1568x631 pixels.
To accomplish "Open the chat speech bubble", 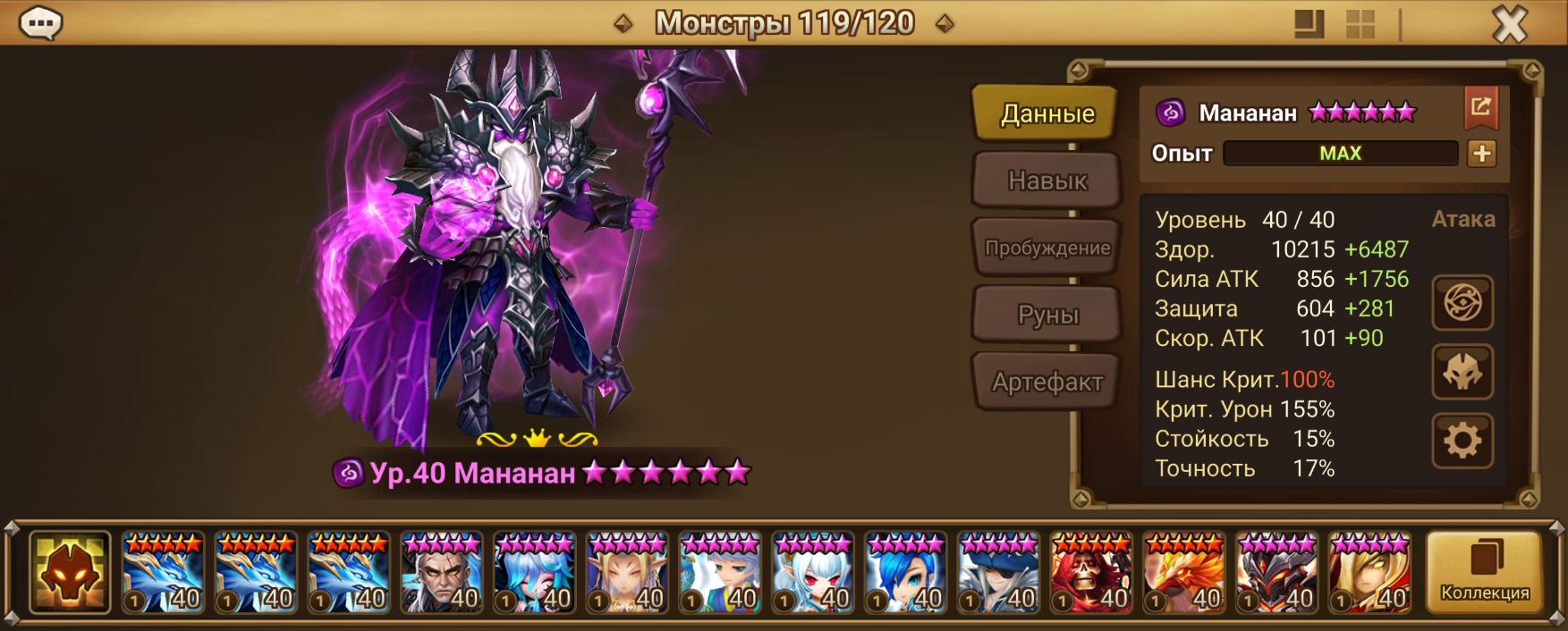I will tap(40, 23).
